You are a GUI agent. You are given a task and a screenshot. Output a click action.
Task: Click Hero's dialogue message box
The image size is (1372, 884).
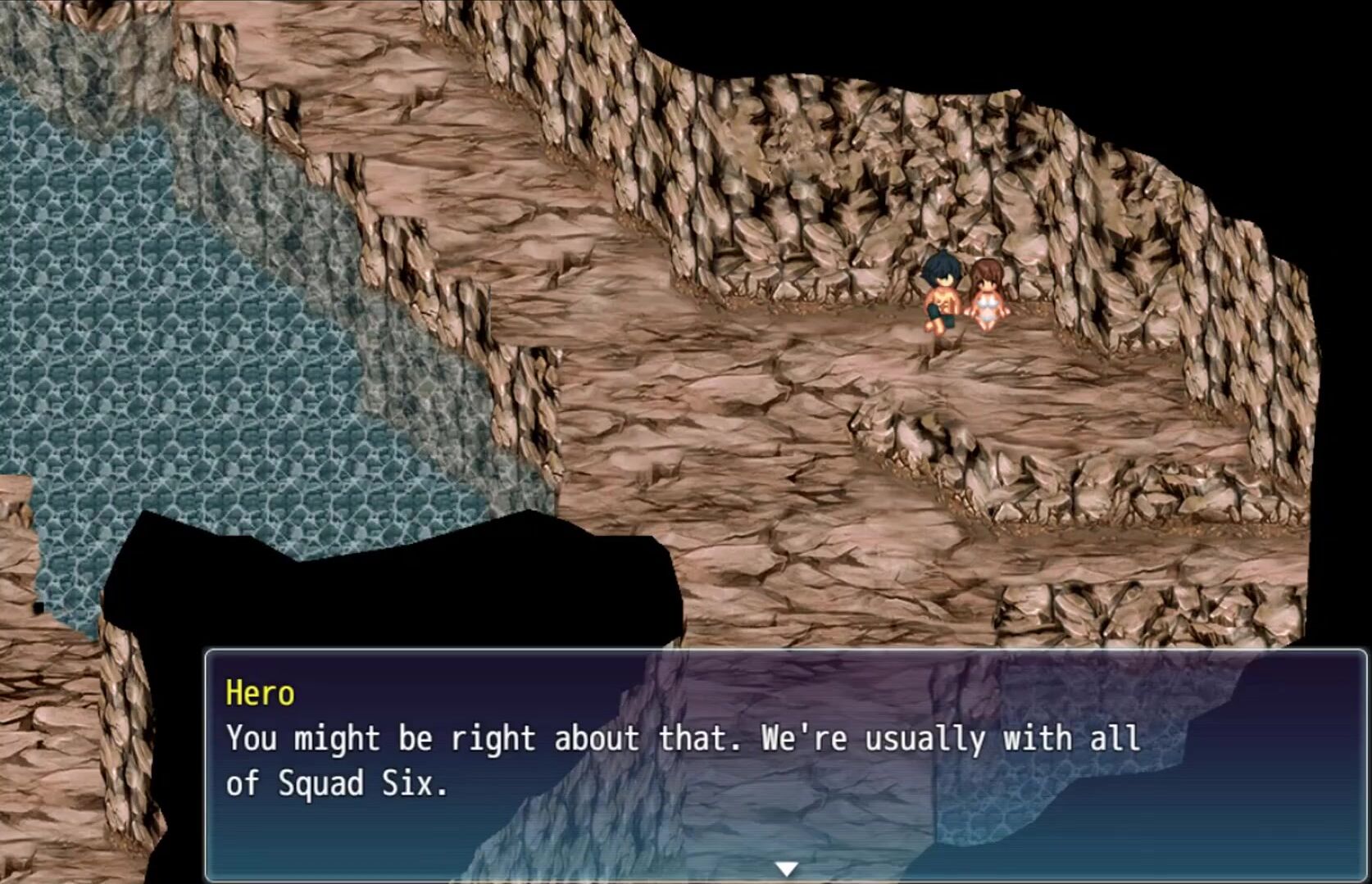click(x=785, y=762)
